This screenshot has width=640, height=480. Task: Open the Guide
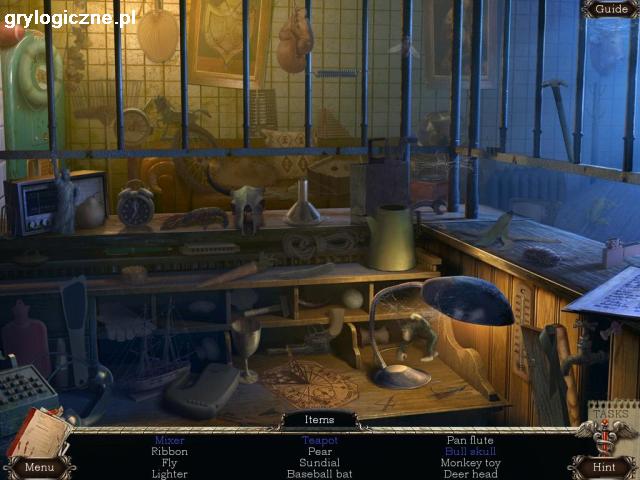[610, 9]
